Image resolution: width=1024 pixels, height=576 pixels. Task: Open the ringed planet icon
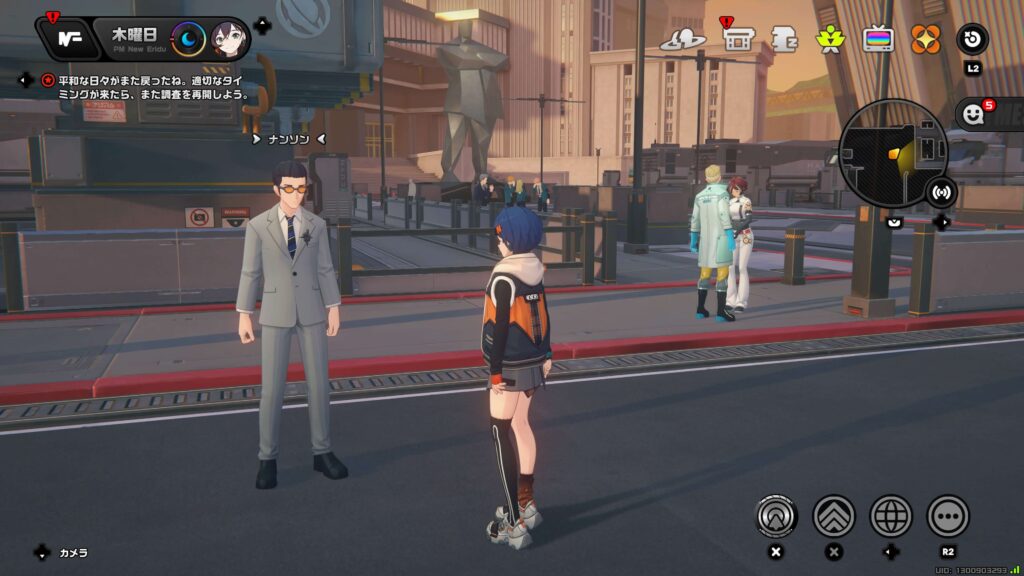coord(683,40)
